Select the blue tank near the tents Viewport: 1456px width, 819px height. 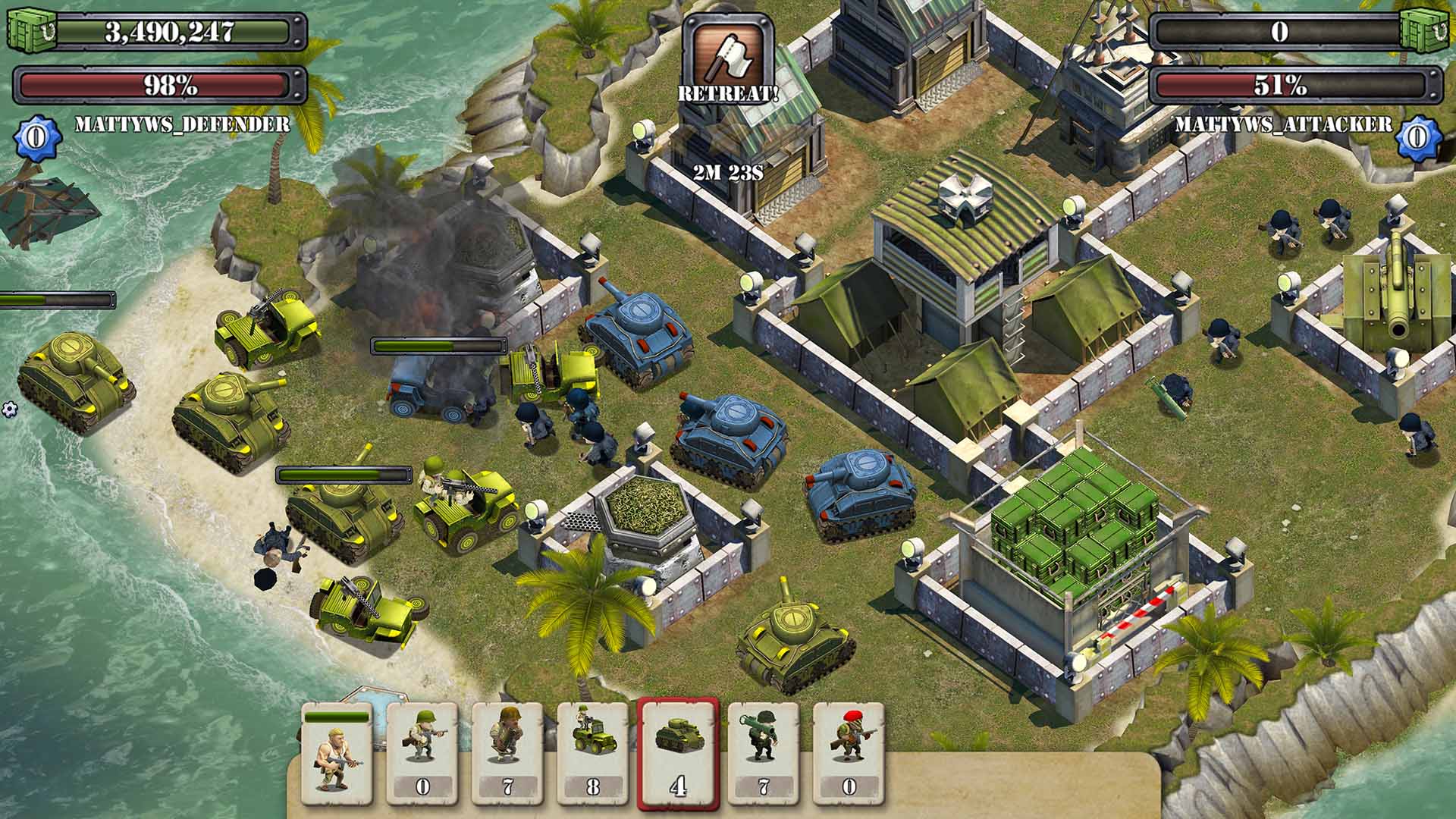tap(861, 493)
